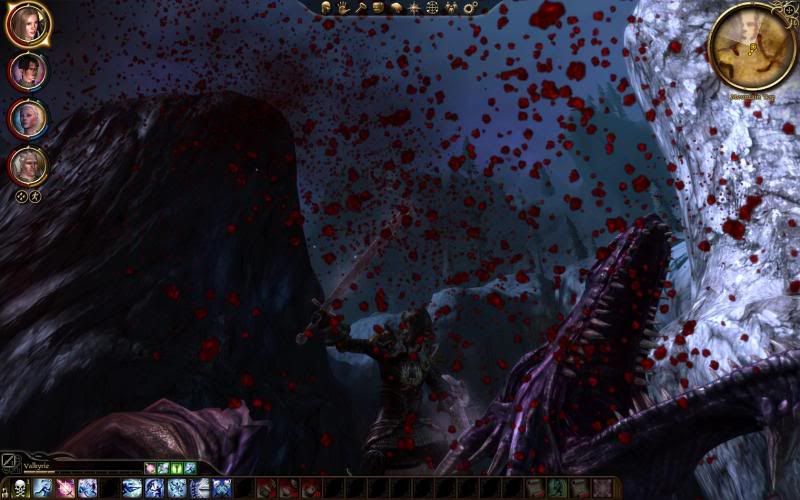Activate the skull poison hotbar slot
Screen dimensions: 800x500
(x=21, y=488)
